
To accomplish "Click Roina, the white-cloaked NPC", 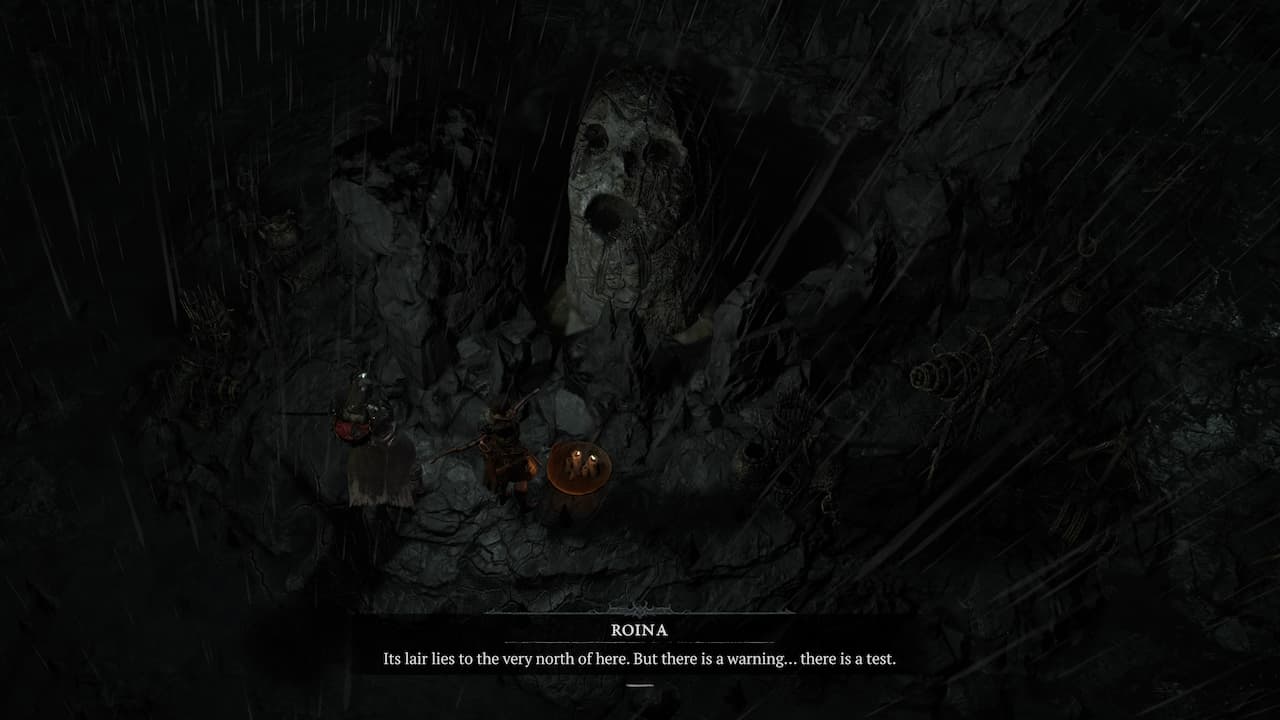I will click(x=370, y=440).
